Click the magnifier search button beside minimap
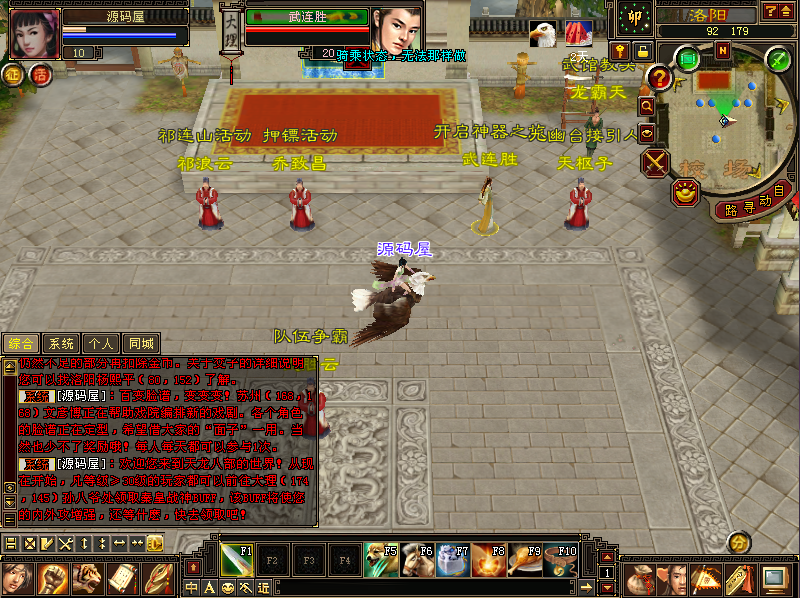 (x=647, y=104)
